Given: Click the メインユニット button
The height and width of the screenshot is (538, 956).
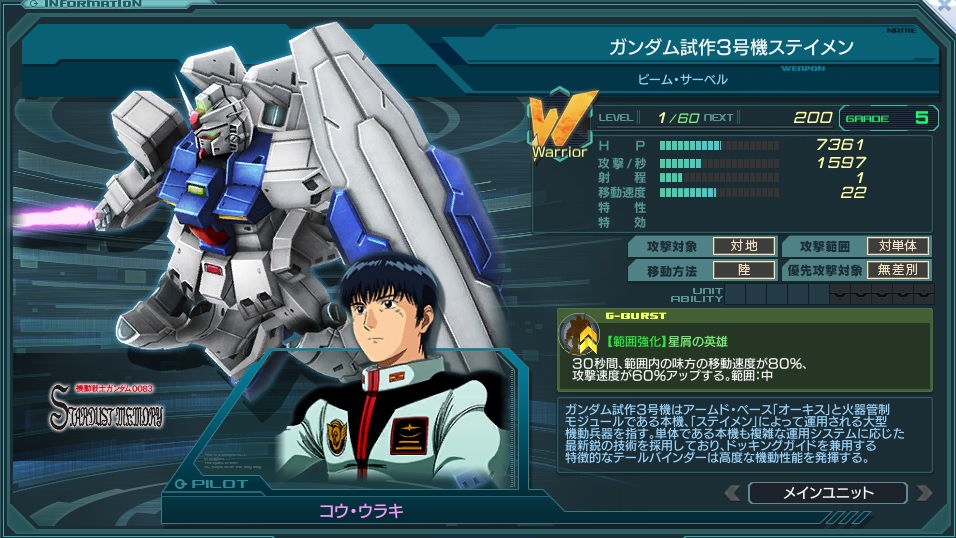Looking at the screenshot, I should pyautogui.click(x=827, y=493).
